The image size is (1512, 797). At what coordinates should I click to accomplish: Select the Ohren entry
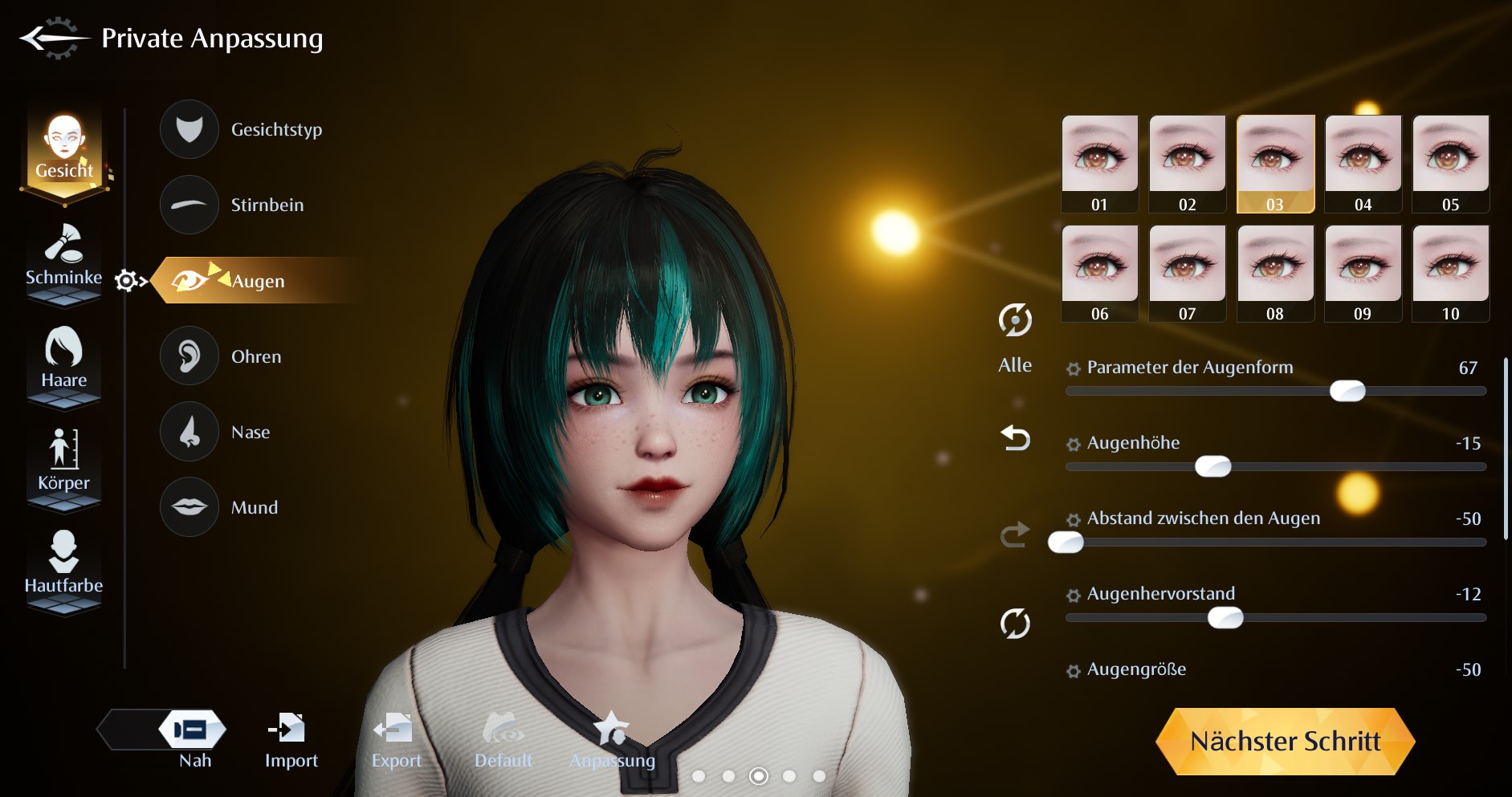[190, 356]
